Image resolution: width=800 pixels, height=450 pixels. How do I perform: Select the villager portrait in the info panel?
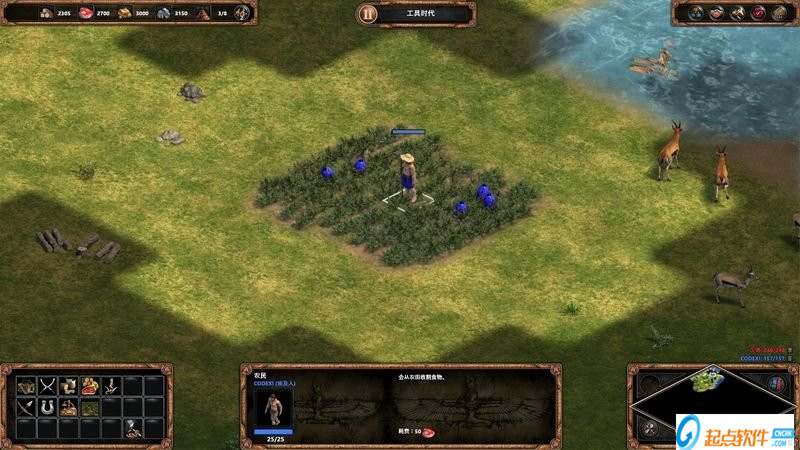pos(273,406)
